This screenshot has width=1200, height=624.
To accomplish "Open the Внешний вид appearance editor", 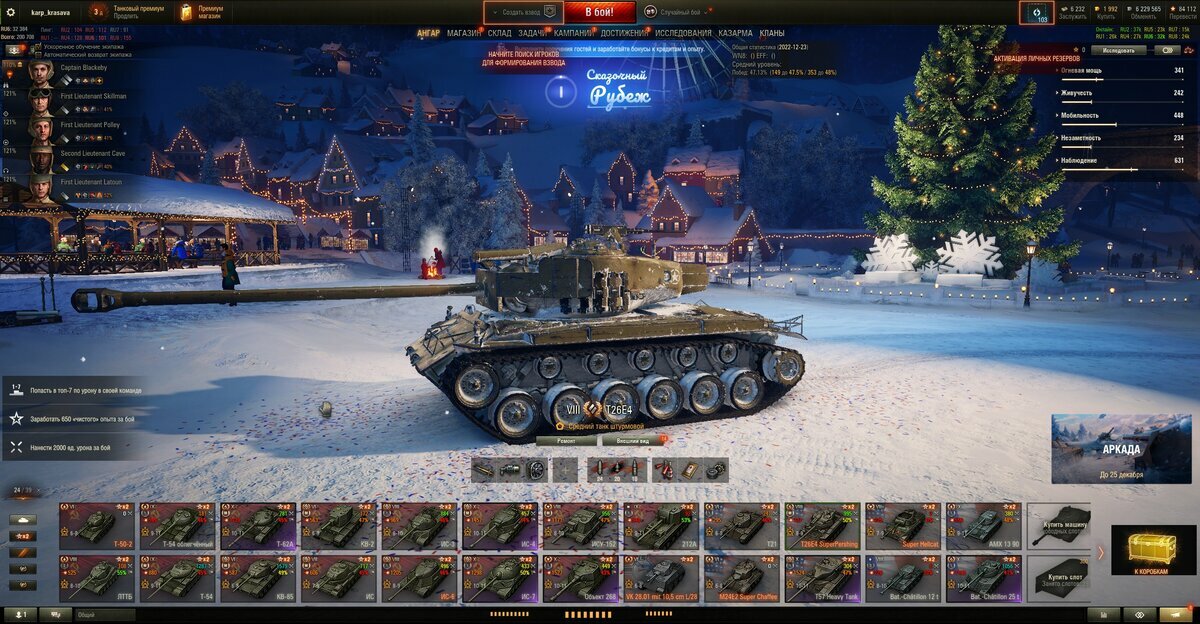I will 633,440.
